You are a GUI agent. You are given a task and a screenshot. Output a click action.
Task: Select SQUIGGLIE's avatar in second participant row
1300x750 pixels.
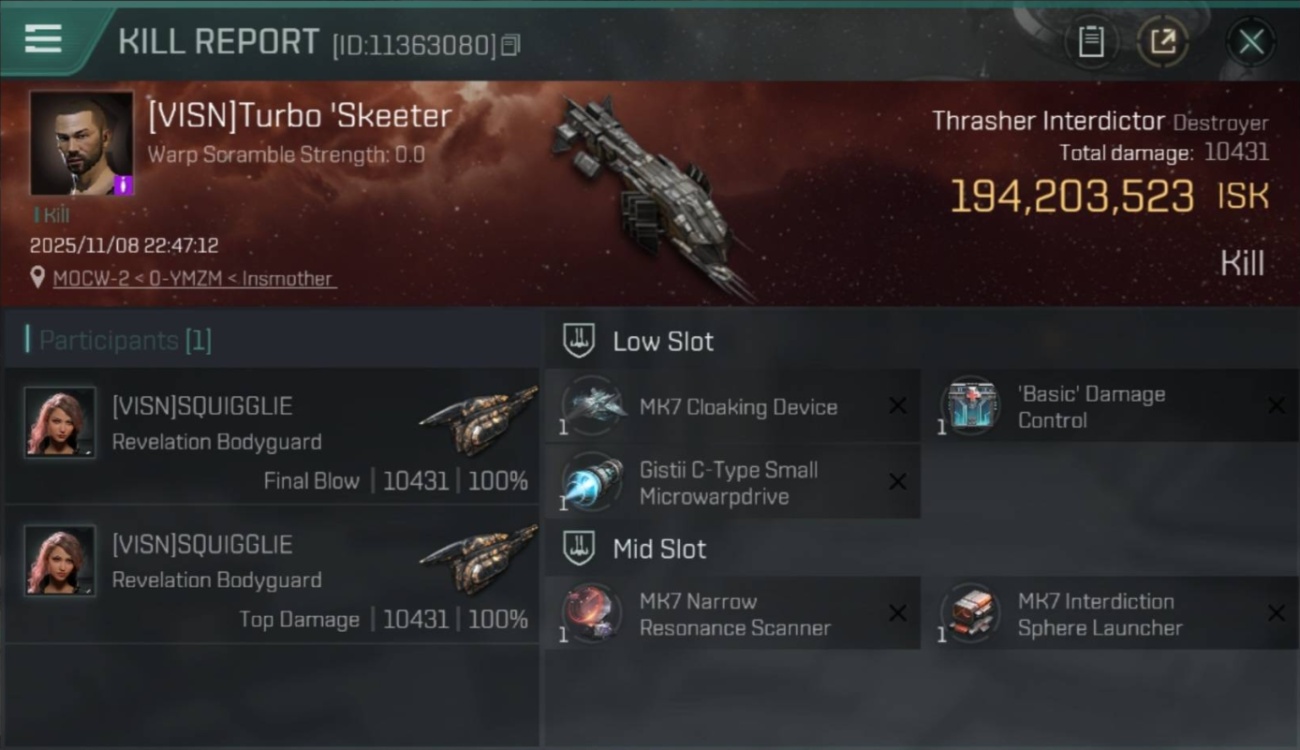click(x=58, y=561)
